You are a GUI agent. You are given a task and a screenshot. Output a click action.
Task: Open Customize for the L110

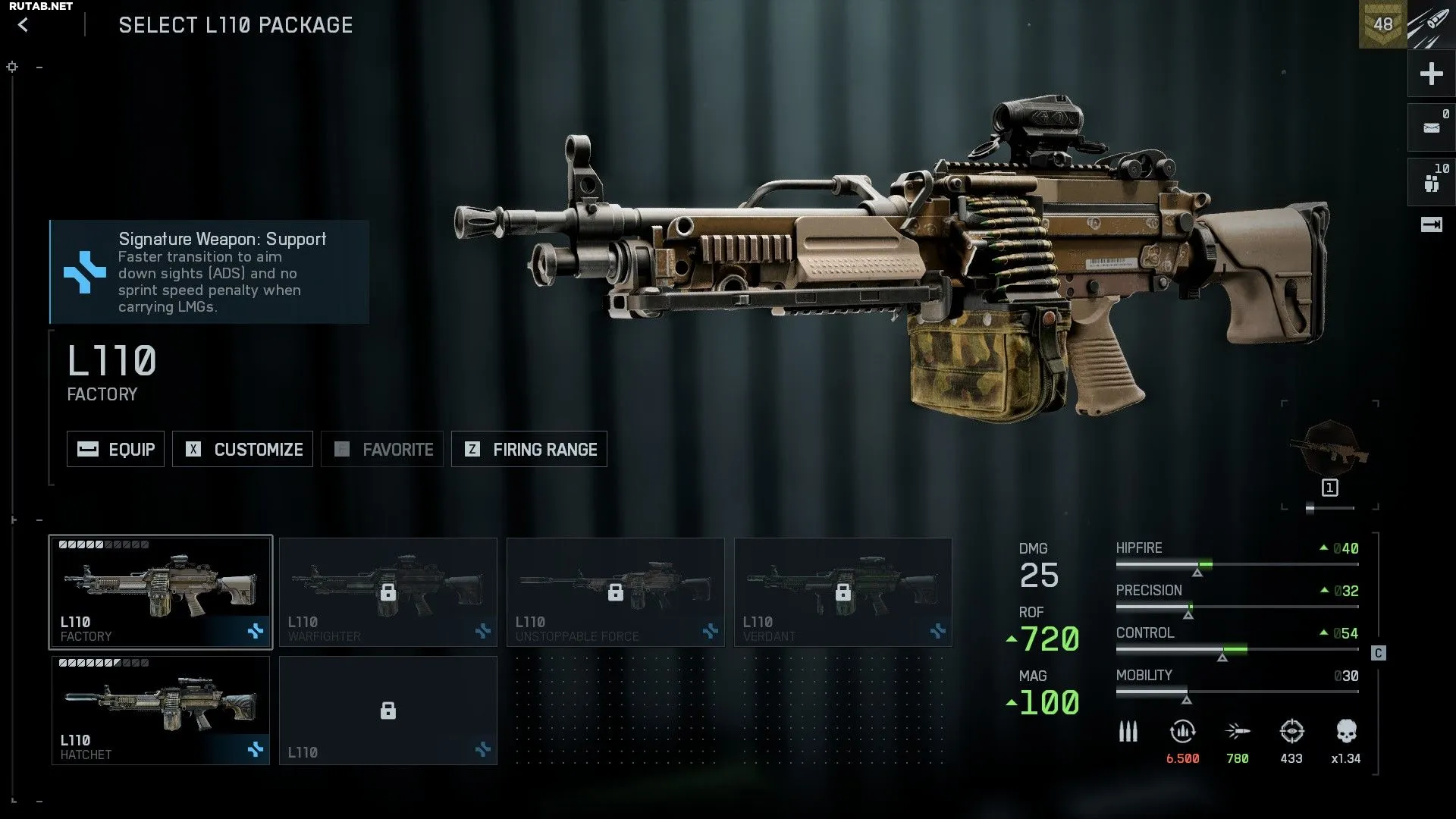coord(243,449)
